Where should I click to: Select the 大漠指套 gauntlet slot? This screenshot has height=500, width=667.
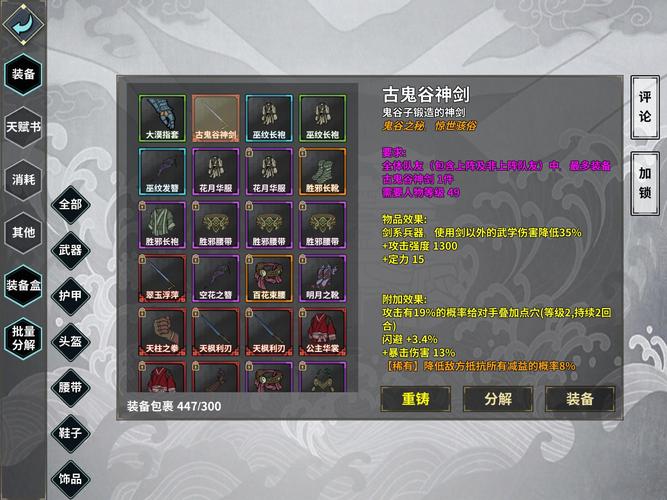161,118
